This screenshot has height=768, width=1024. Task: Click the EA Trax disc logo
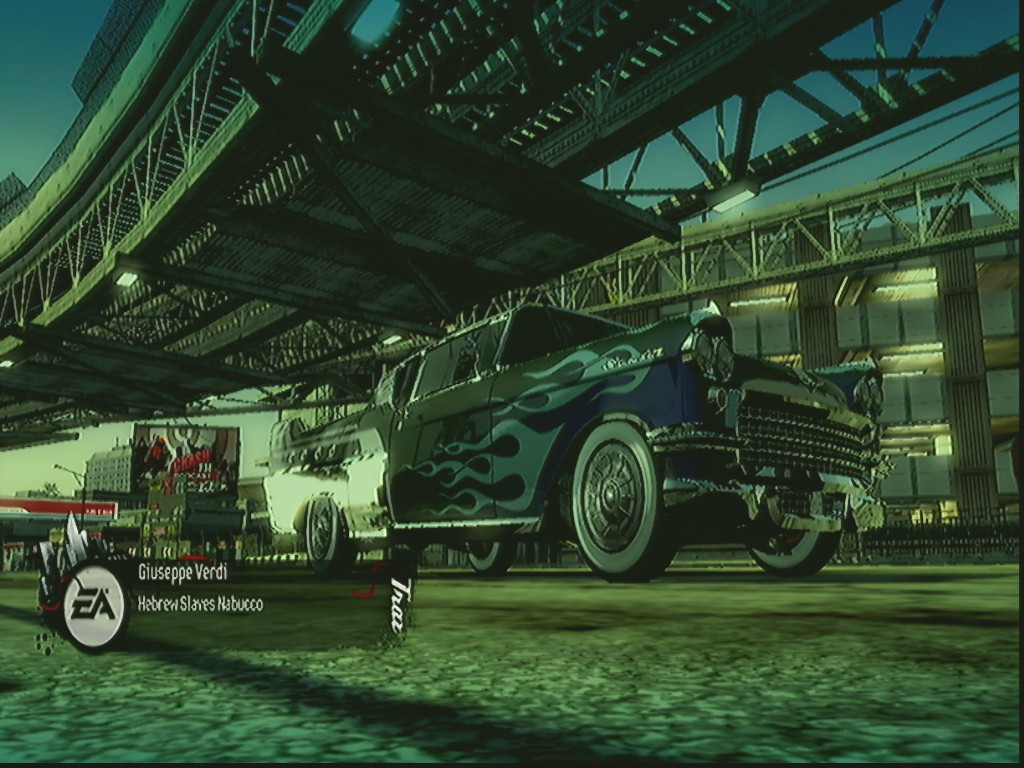pos(94,605)
